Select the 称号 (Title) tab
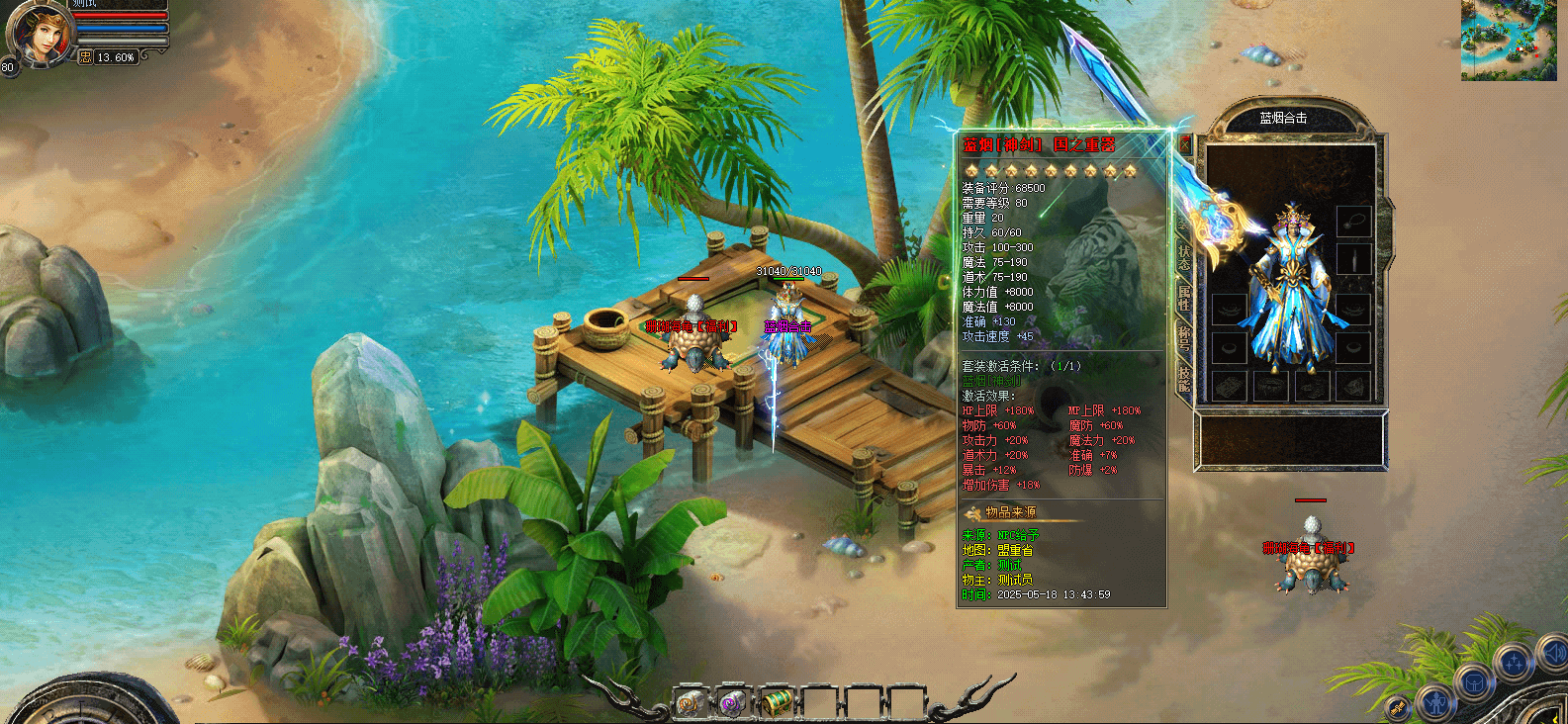This screenshot has height=724, width=1568. [x=1184, y=338]
